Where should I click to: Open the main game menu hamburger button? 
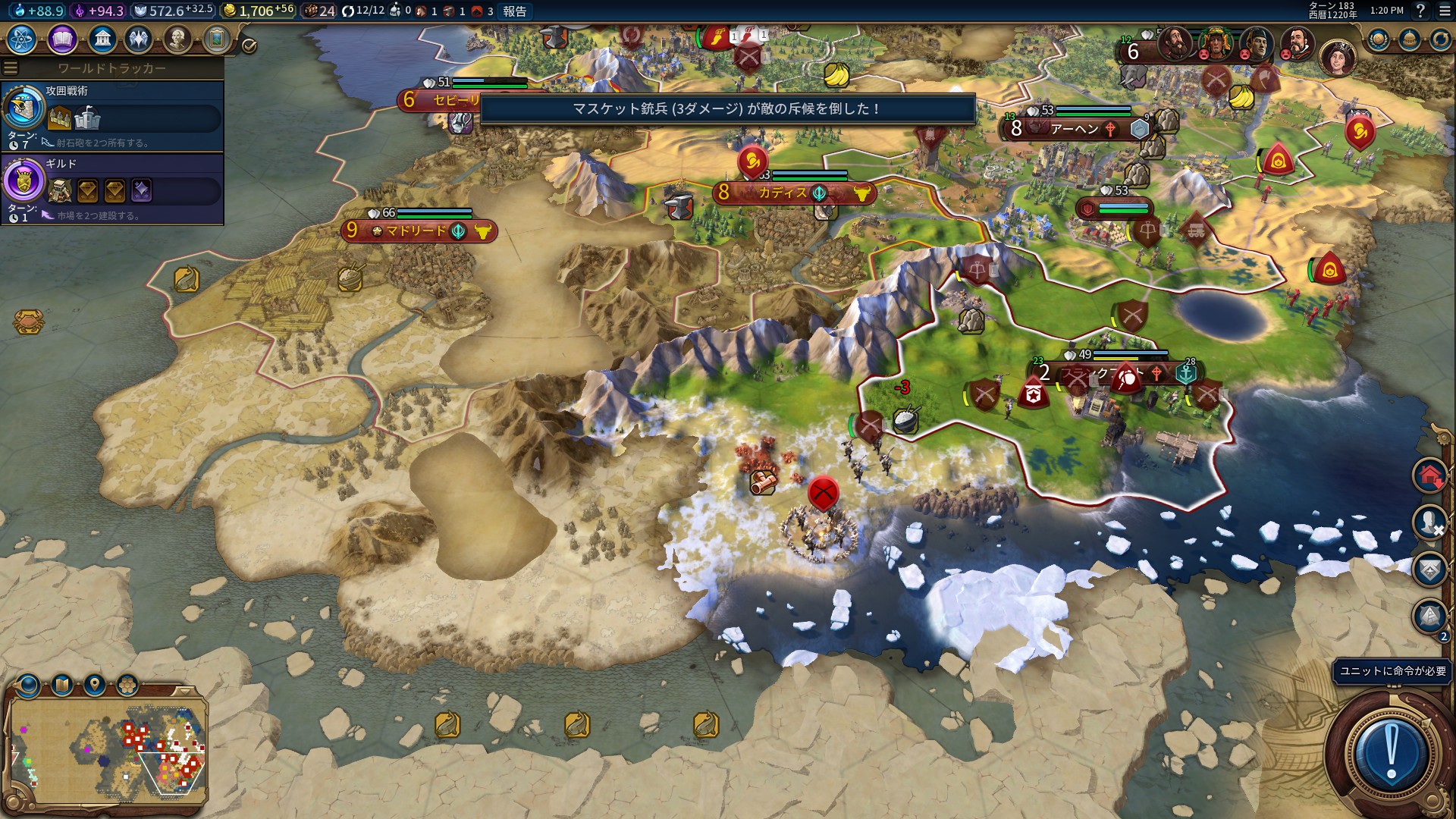click(x=1445, y=11)
